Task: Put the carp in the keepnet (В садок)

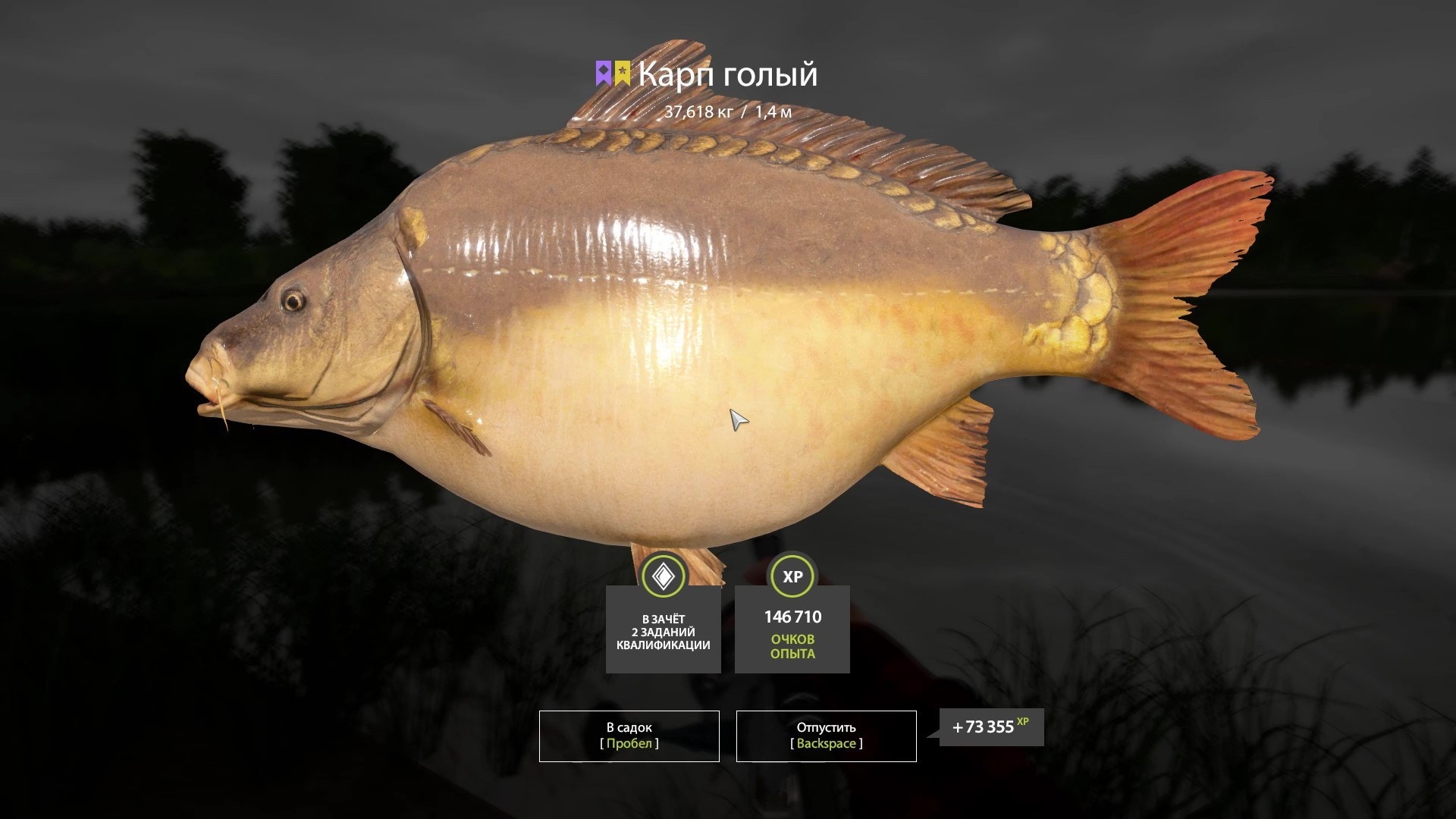Action: 629,736
